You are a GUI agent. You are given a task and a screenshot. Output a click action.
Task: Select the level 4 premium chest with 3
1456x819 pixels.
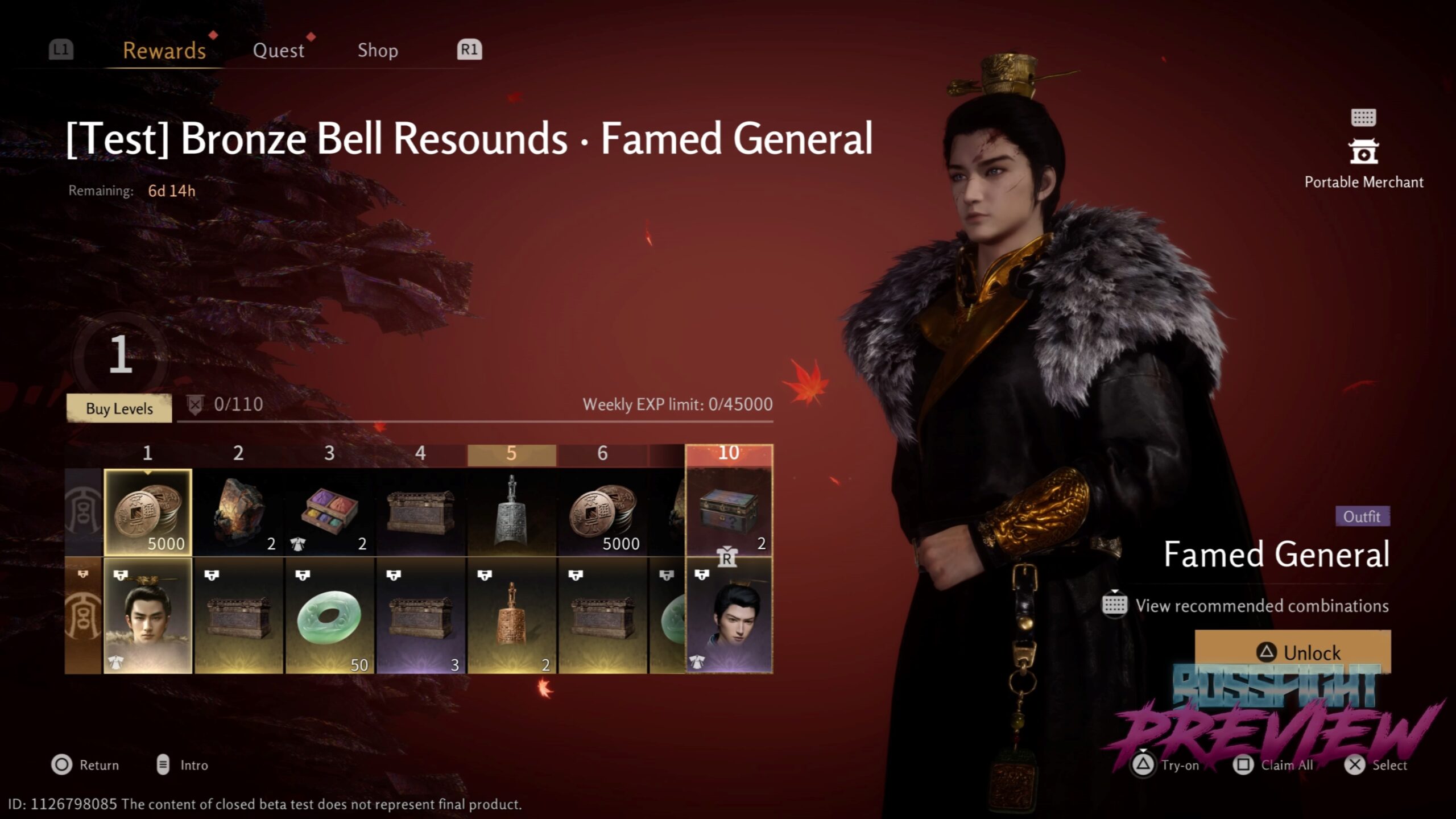421,616
